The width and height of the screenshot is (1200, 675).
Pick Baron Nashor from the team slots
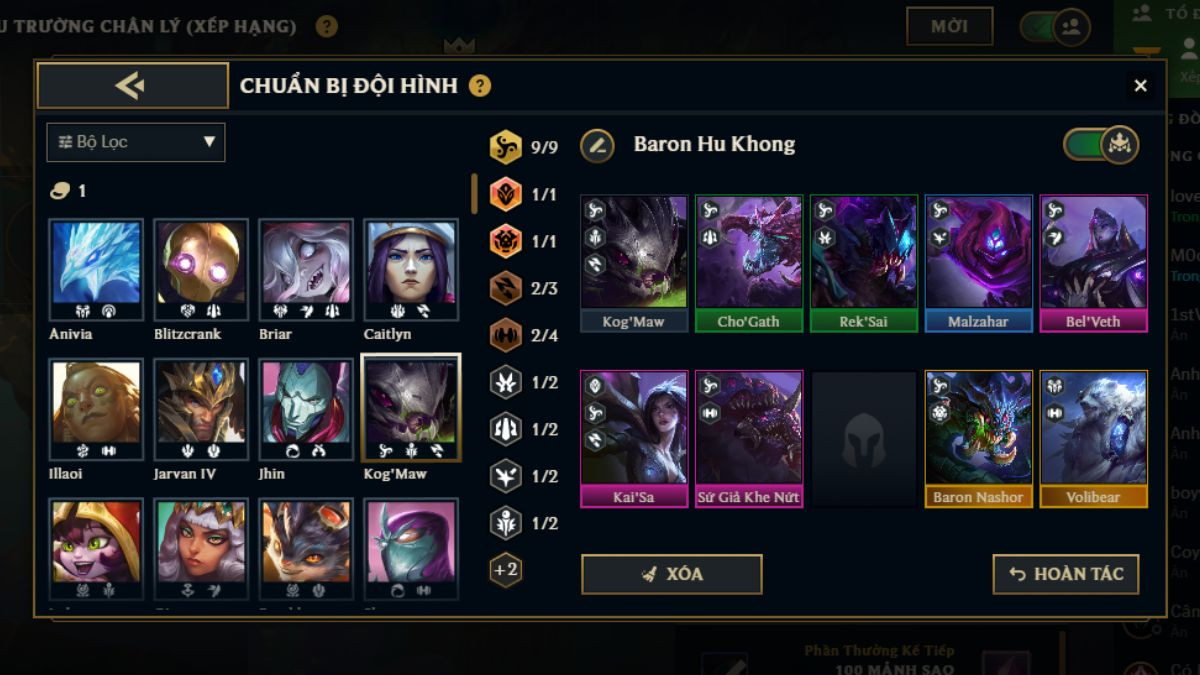tap(978, 437)
